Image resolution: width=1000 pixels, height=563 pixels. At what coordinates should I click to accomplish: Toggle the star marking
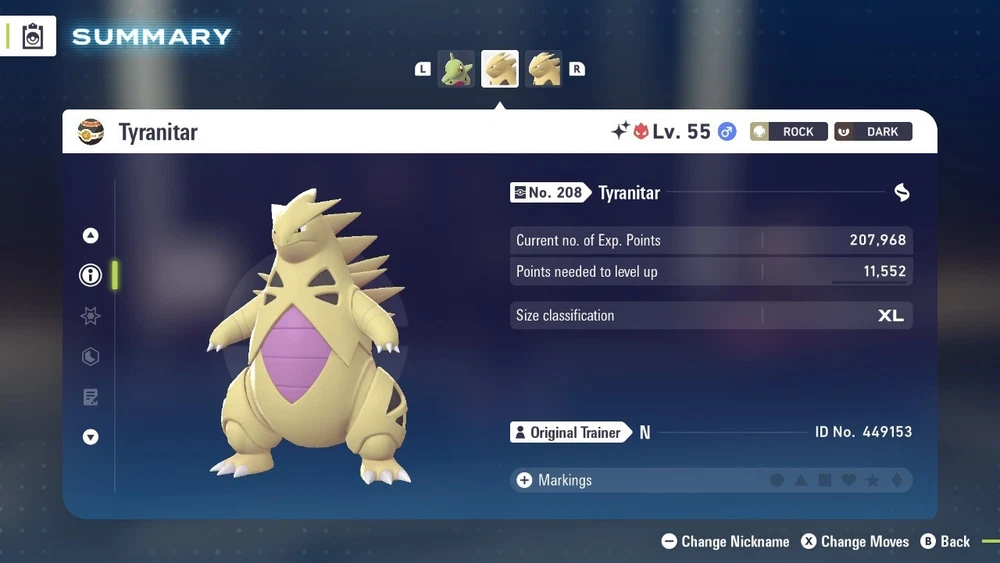tap(873, 481)
